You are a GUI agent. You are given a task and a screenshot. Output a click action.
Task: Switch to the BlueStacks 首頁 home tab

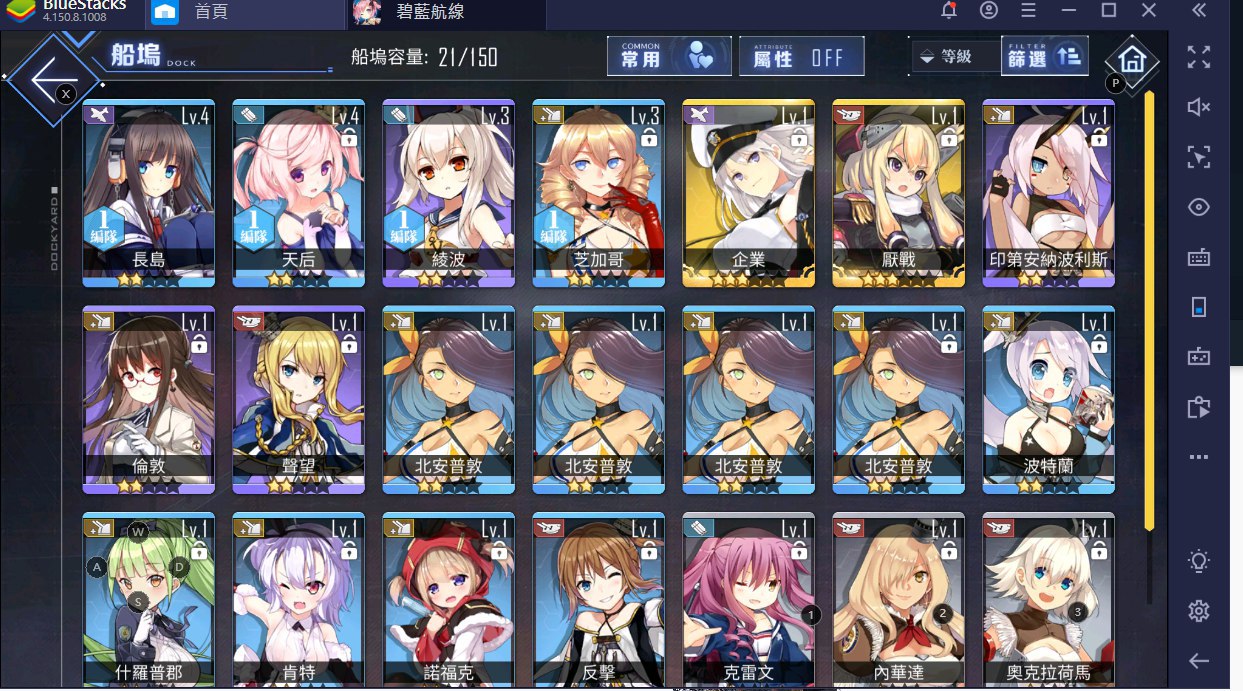(208, 12)
